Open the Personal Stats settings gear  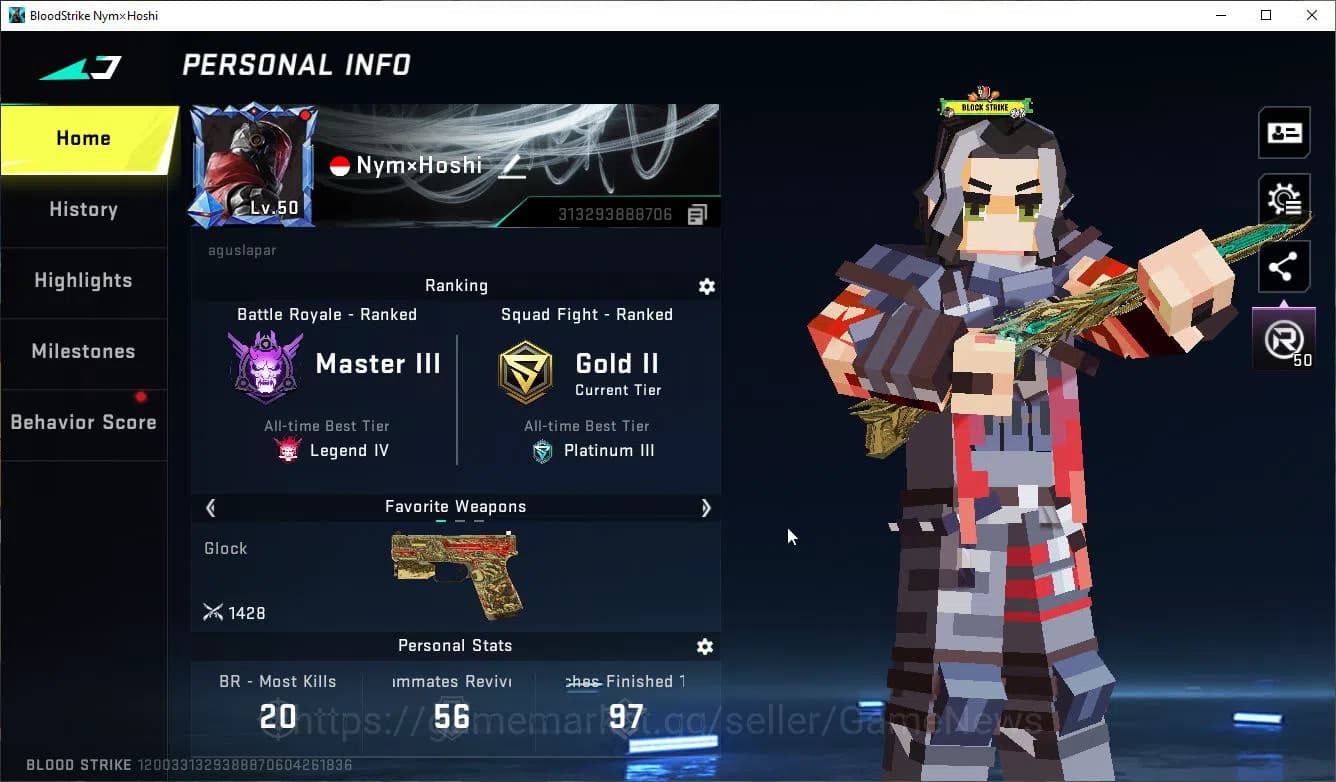pos(705,647)
